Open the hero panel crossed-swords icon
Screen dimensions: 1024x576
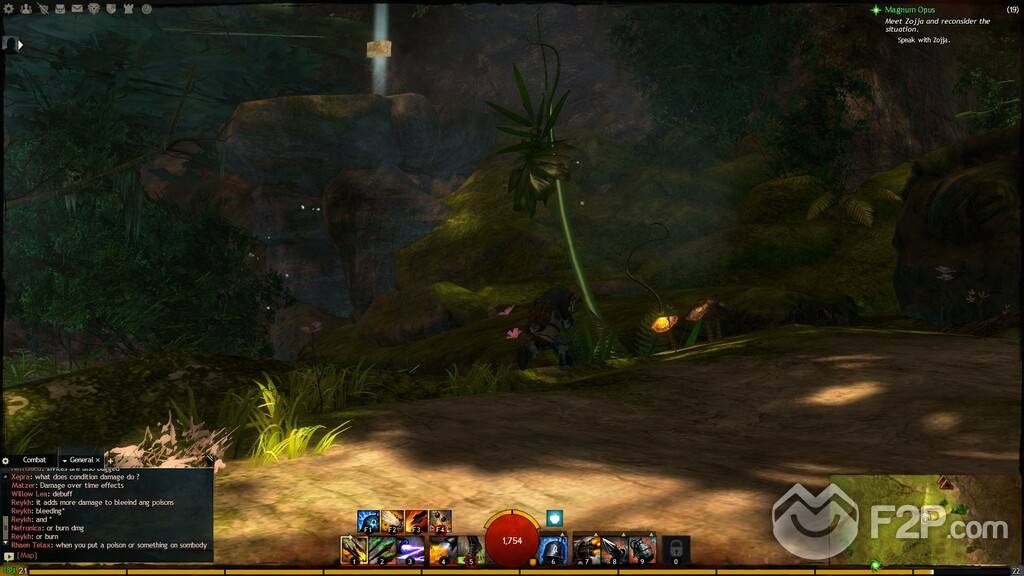point(42,9)
